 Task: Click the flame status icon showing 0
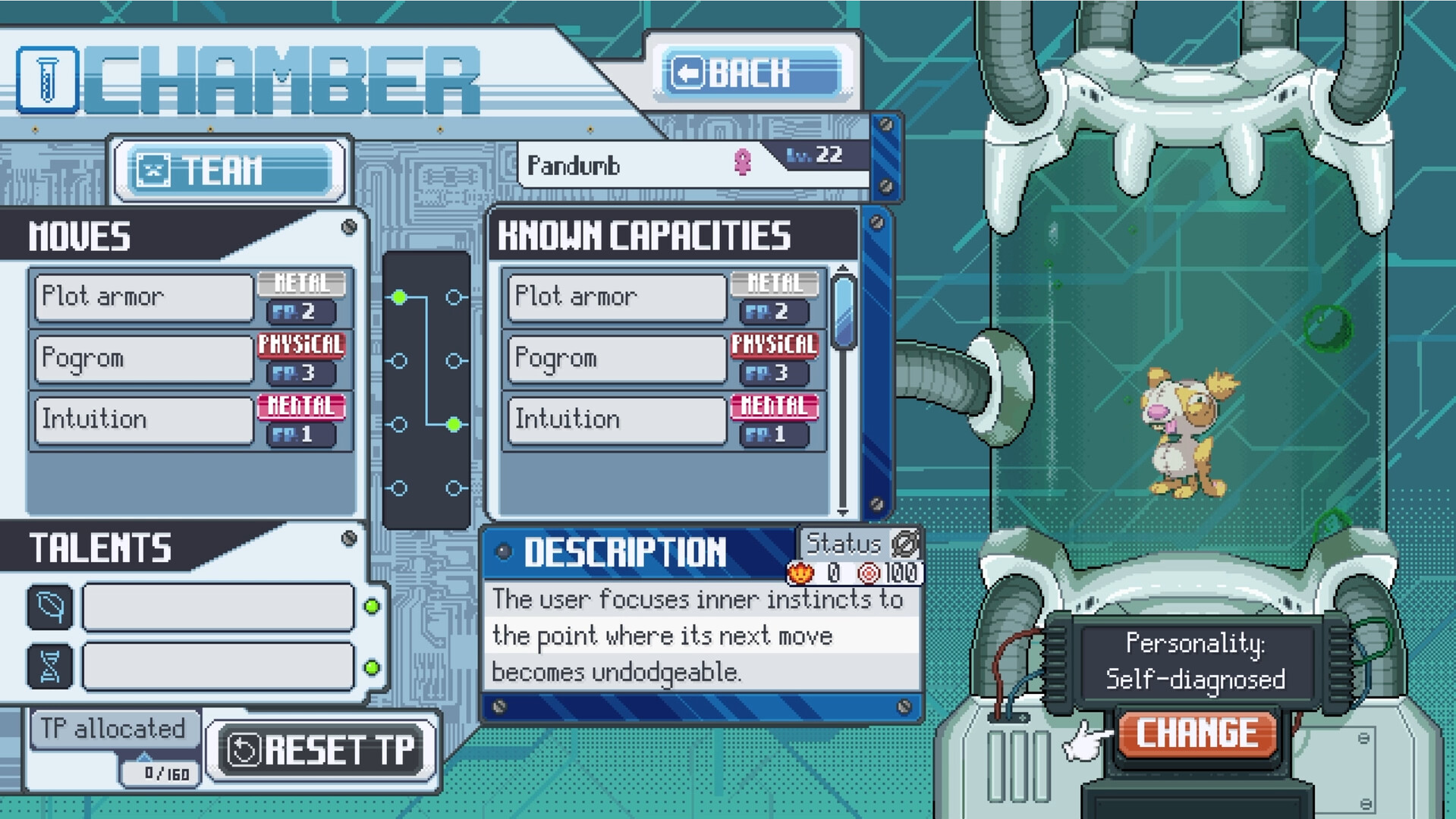point(800,573)
